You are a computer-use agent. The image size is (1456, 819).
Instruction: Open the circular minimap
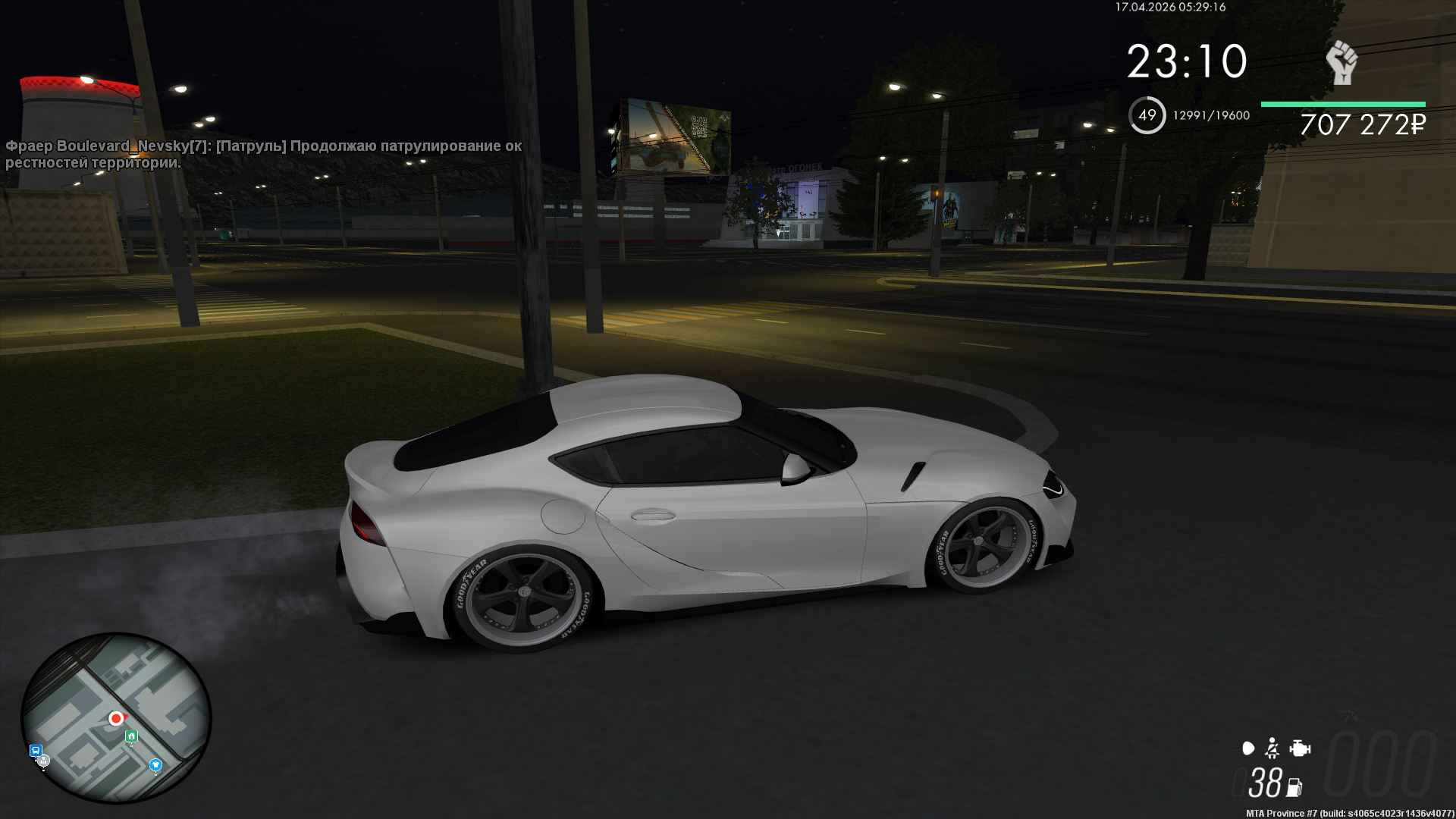tap(115, 717)
